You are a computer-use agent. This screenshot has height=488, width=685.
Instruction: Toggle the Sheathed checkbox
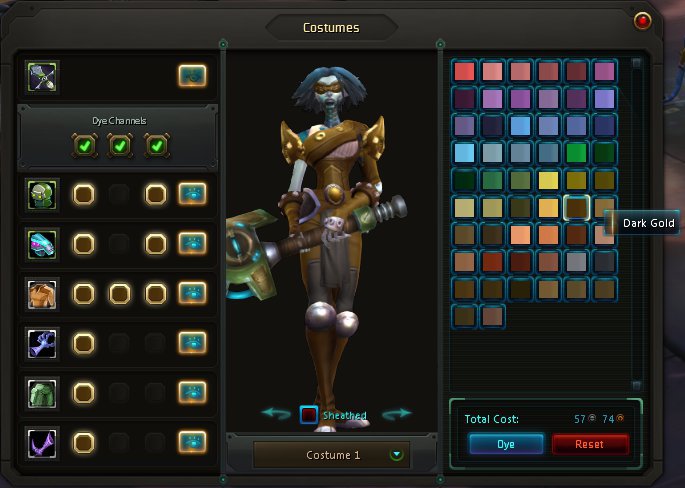(x=309, y=414)
